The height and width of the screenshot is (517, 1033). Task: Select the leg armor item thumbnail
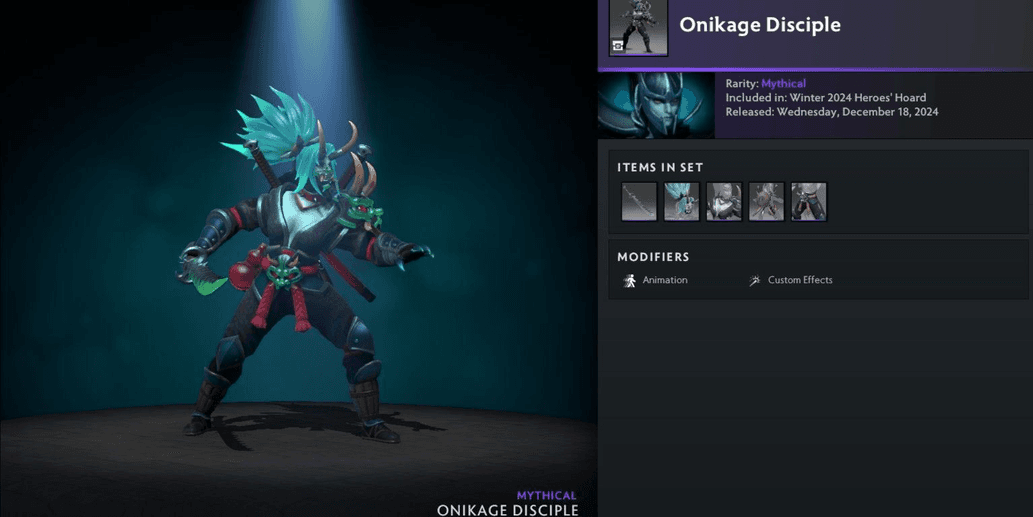(x=809, y=201)
